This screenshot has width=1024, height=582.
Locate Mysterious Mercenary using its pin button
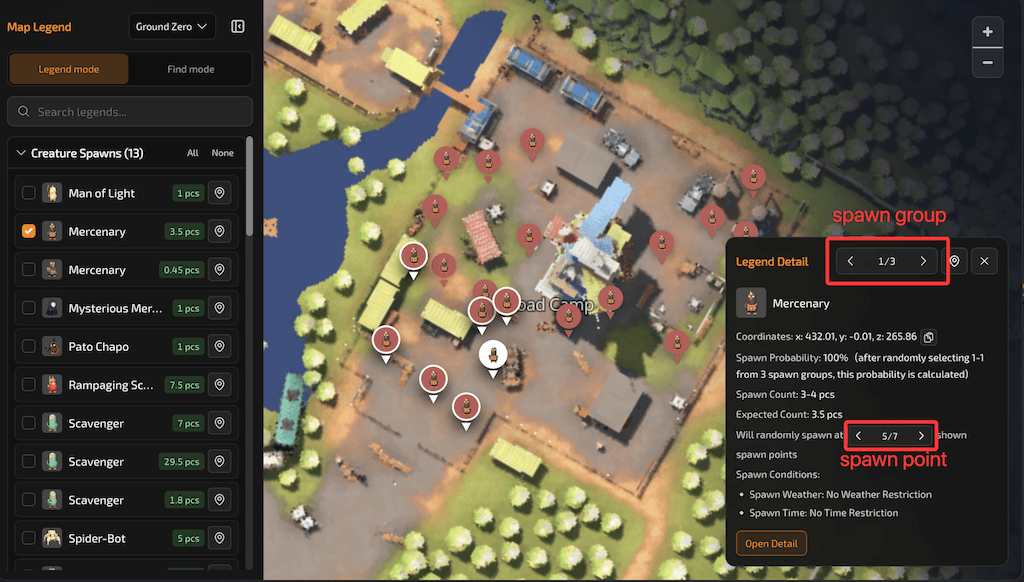220,309
